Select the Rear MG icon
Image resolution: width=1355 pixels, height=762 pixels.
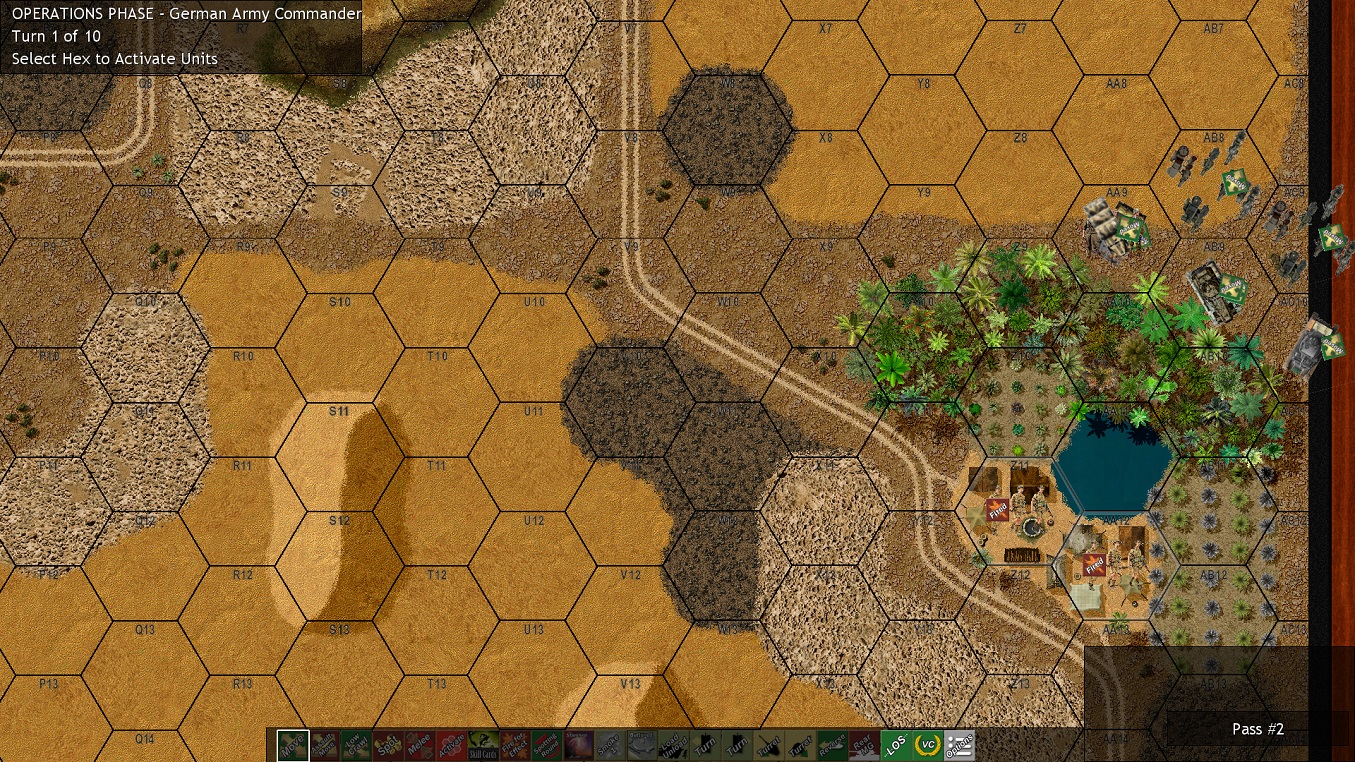(864, 744)
